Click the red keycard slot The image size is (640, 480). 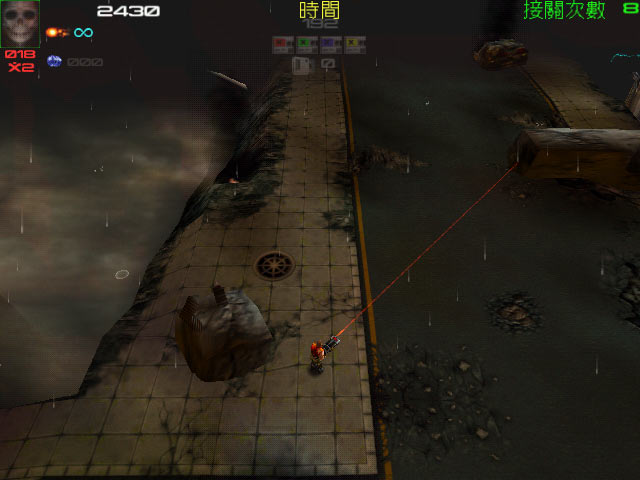[283, 45]
